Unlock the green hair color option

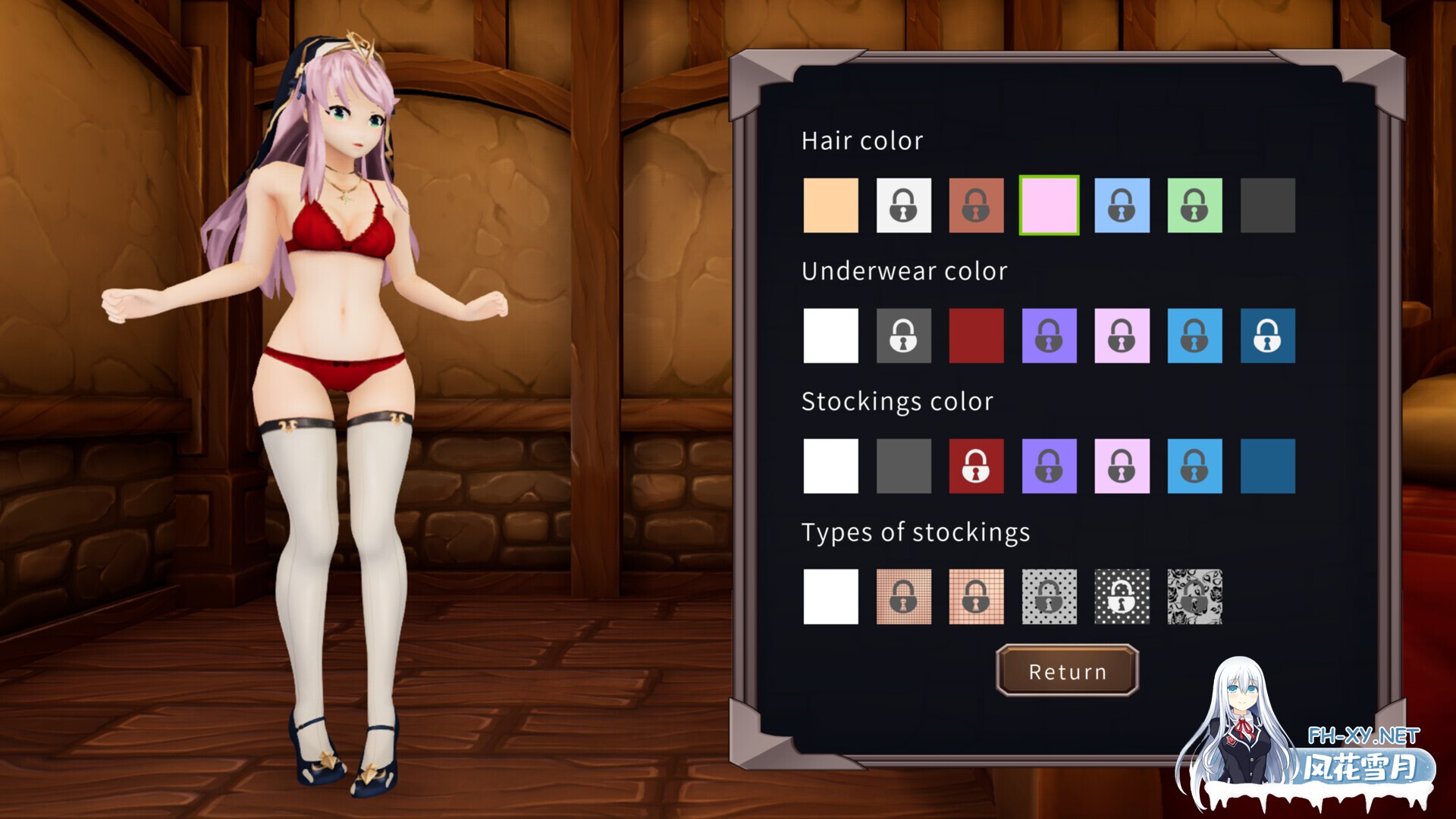click(1194, 206)
